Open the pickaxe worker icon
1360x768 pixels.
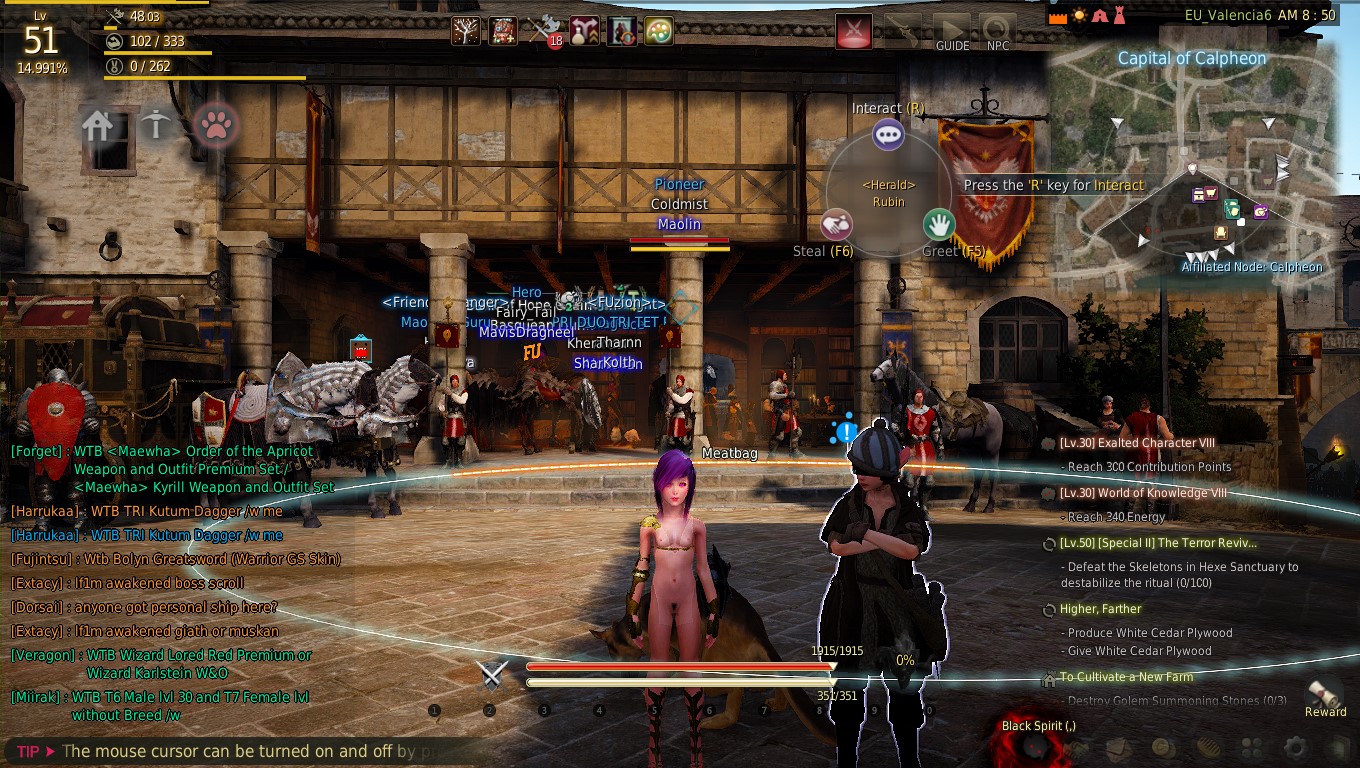pyautogui.click(x=155, y=125)
